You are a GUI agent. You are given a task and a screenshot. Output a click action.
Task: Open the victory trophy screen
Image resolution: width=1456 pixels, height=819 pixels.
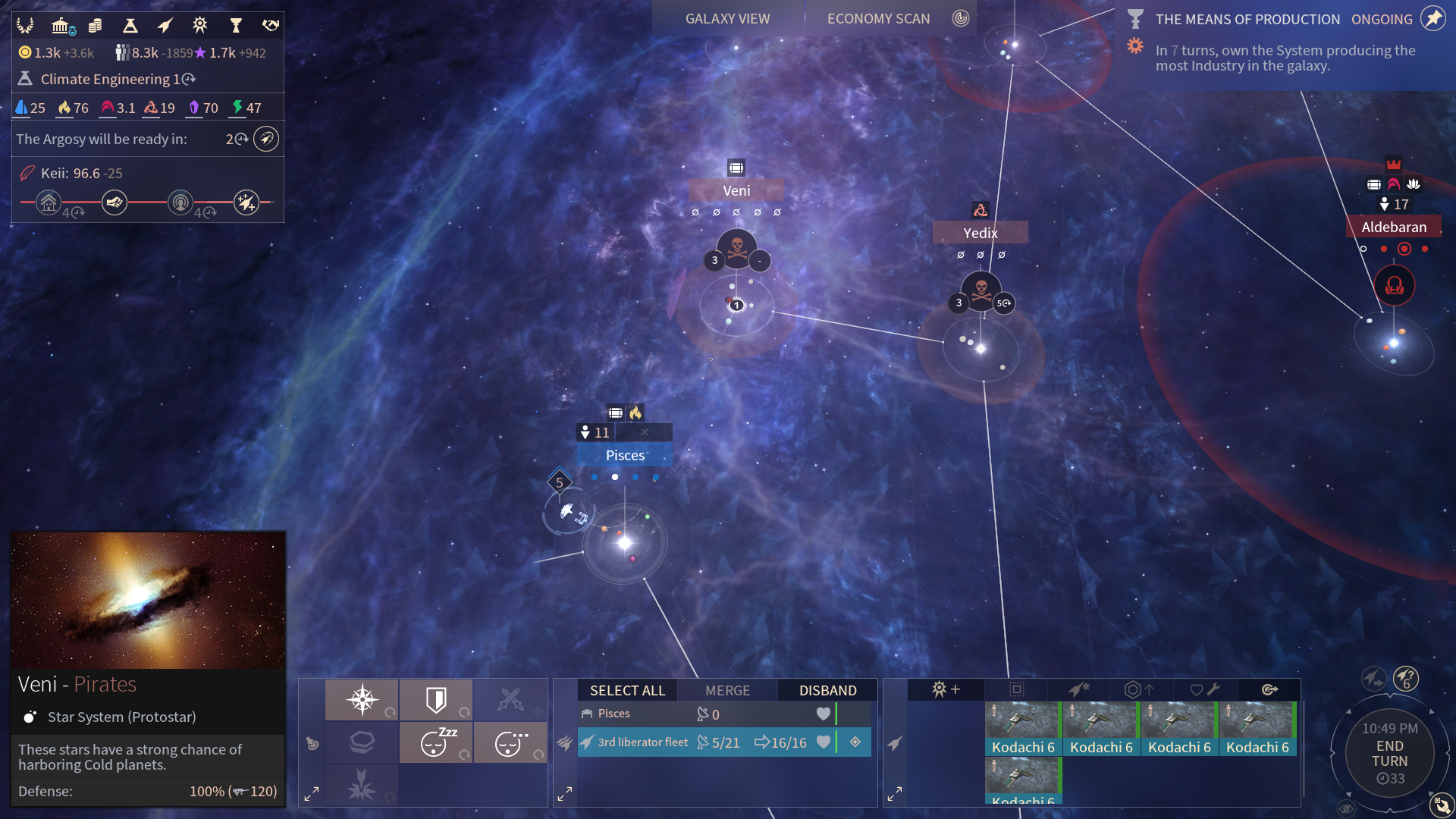coord(236,27)
